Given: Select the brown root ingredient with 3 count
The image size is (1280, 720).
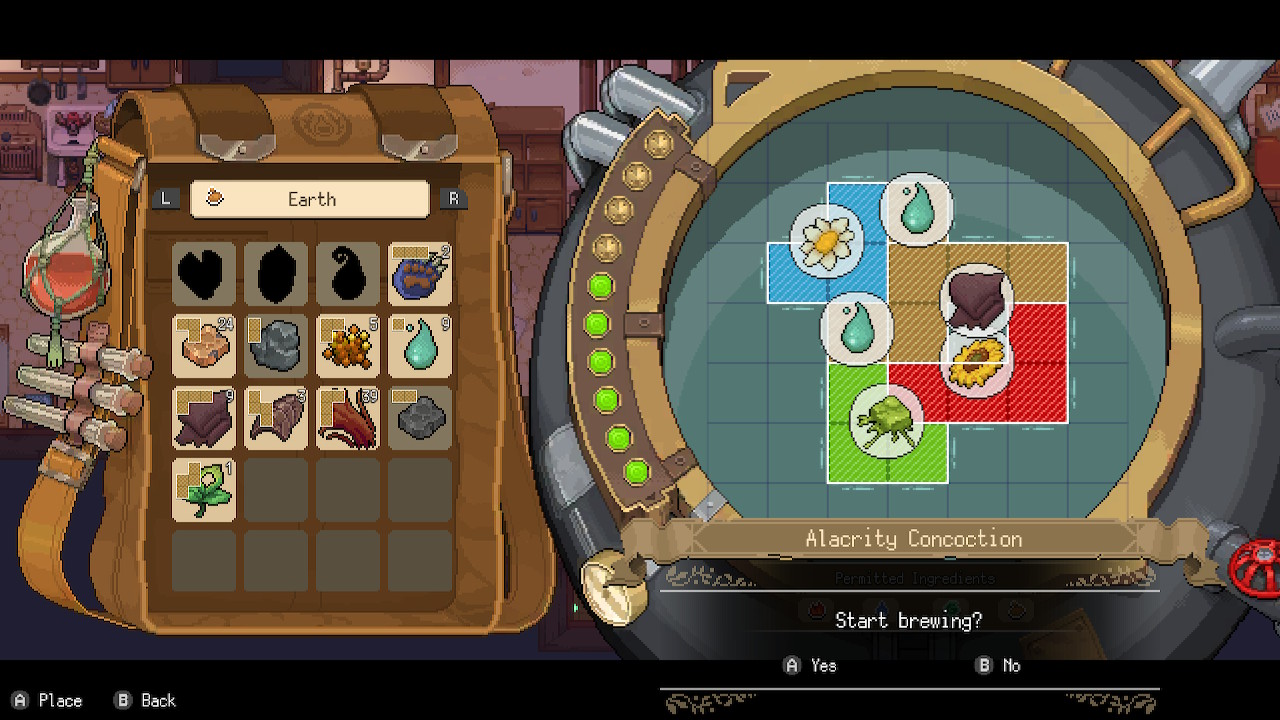Looking at the screenshot, I should pyautogui.click(x=276, y=418).
